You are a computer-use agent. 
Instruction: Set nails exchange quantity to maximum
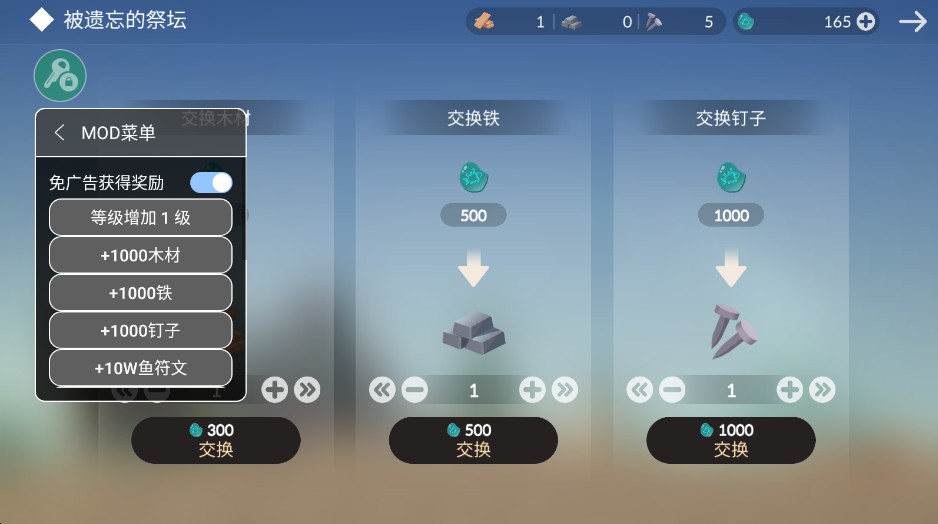822,390
